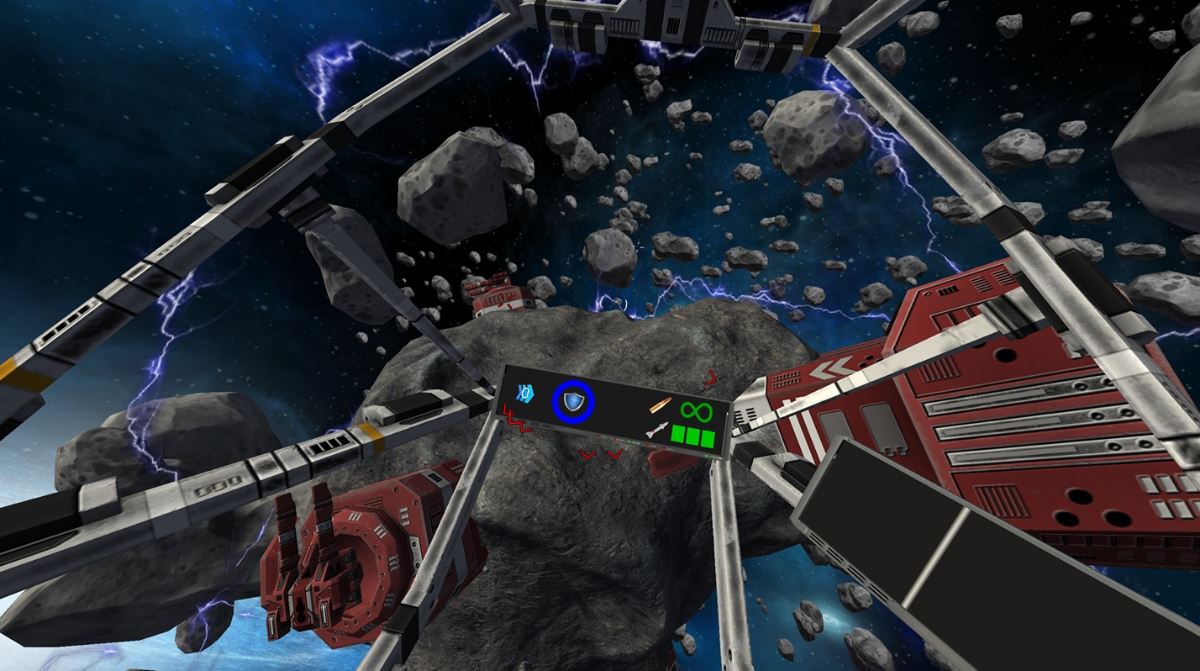The width and height of the screenshot is (1200, 671).
Task: Select the blue chevron boost icon
Action: point(526,393)
